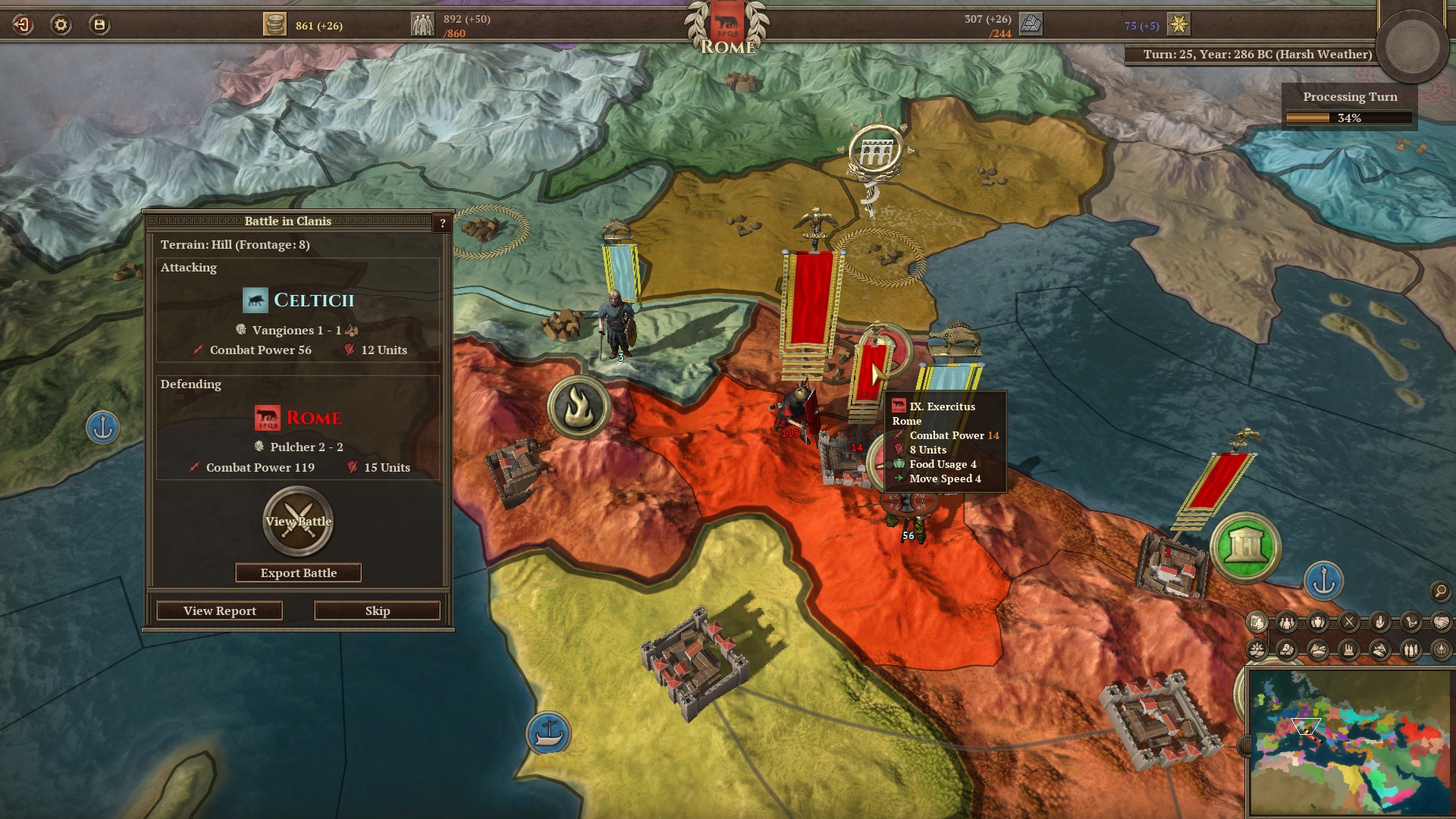The height and width of the screenshot is (819, 1456).
Task: Open the end turn round button
Action: 1413,45
